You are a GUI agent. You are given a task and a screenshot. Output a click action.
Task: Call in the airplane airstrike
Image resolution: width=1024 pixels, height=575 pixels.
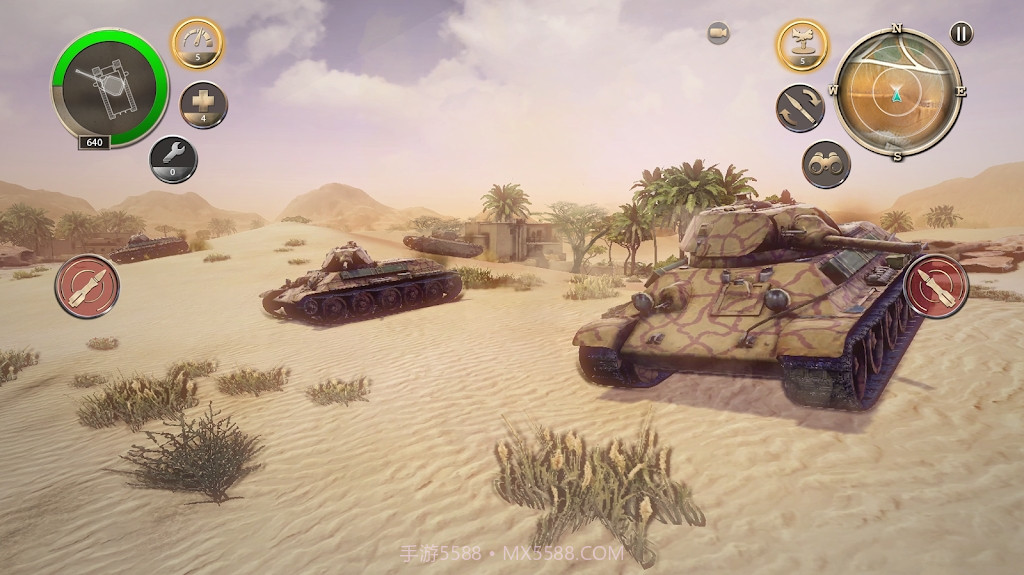pos(802,45)
